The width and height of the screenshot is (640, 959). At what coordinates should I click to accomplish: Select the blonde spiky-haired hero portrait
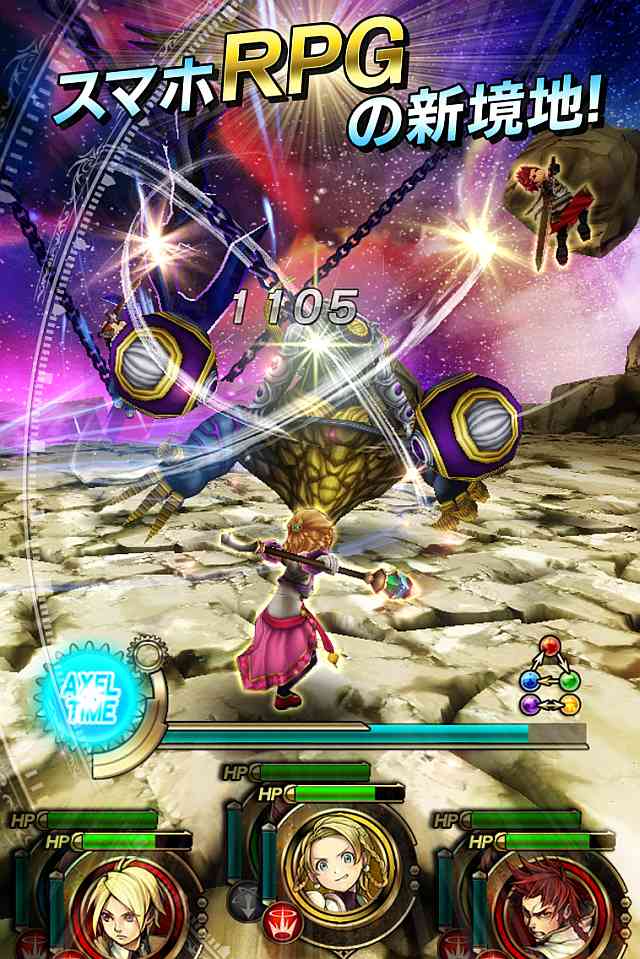coord(117,908)
